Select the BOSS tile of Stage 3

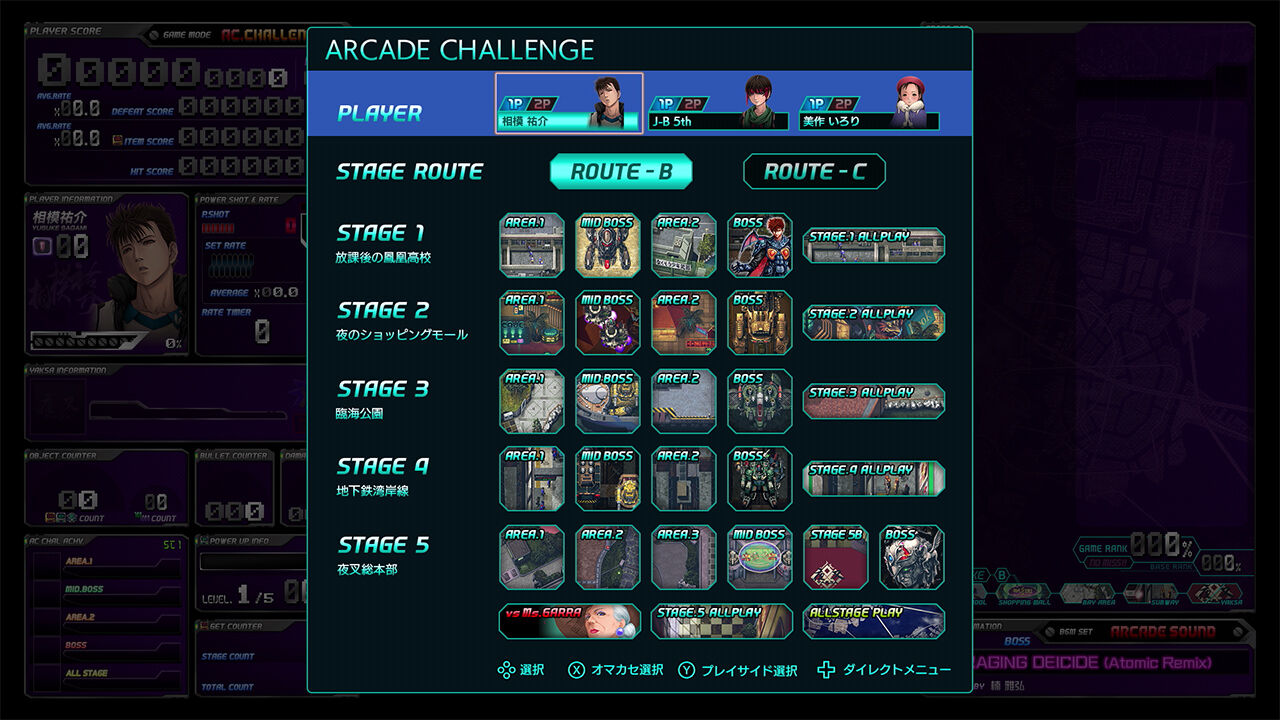760,400
